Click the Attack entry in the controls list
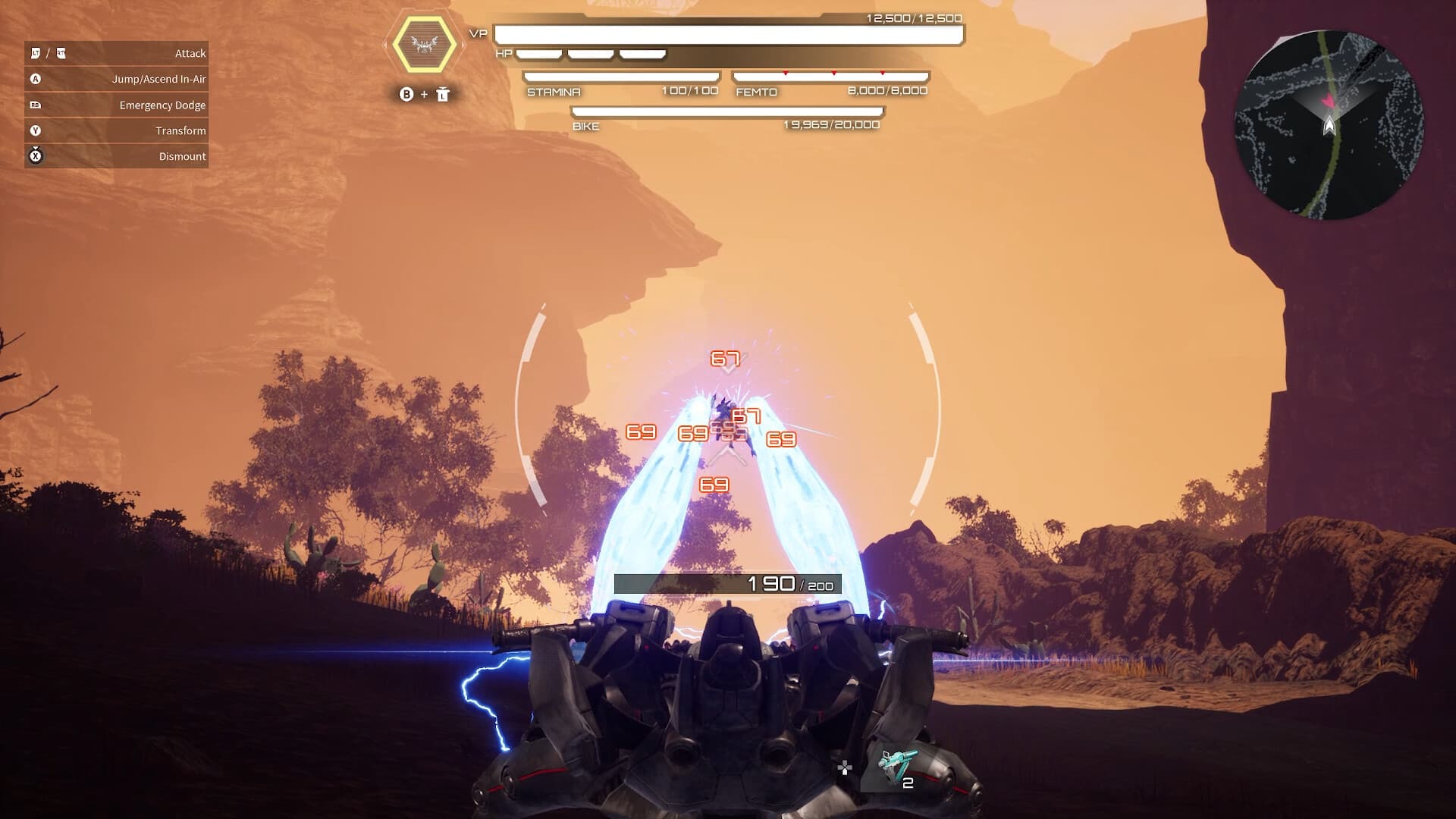The width and height of the screenshot is (1456, 819). (190, 52)
